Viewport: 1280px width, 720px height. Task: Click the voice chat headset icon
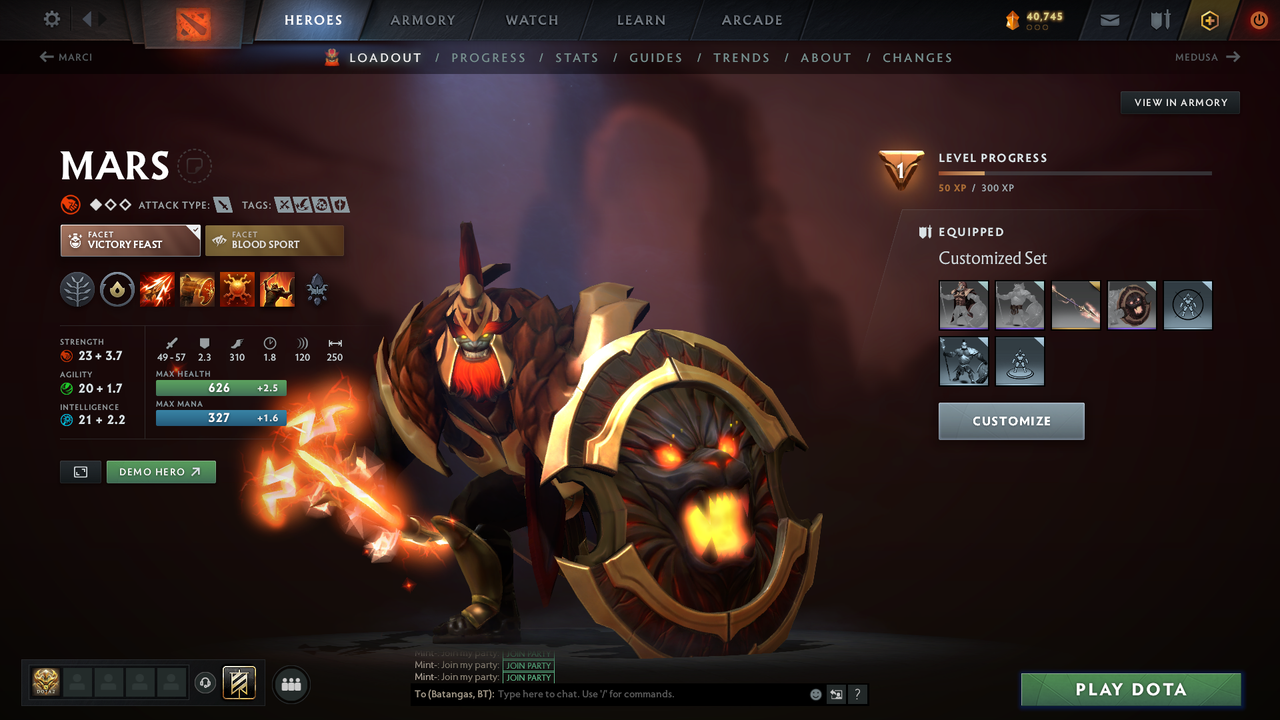(207, 682)
